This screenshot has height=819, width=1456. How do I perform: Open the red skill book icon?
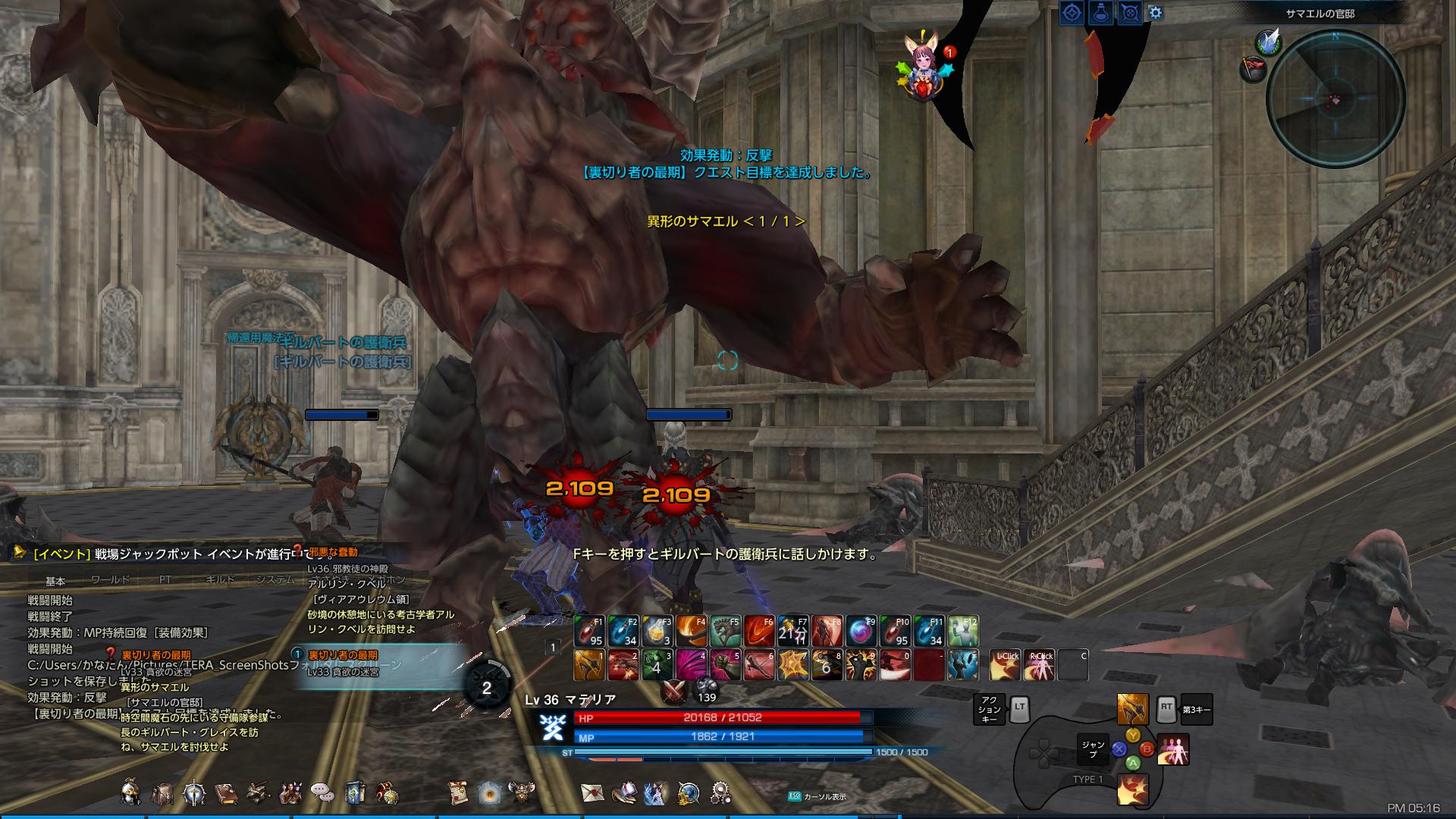(x=226, y=792)
